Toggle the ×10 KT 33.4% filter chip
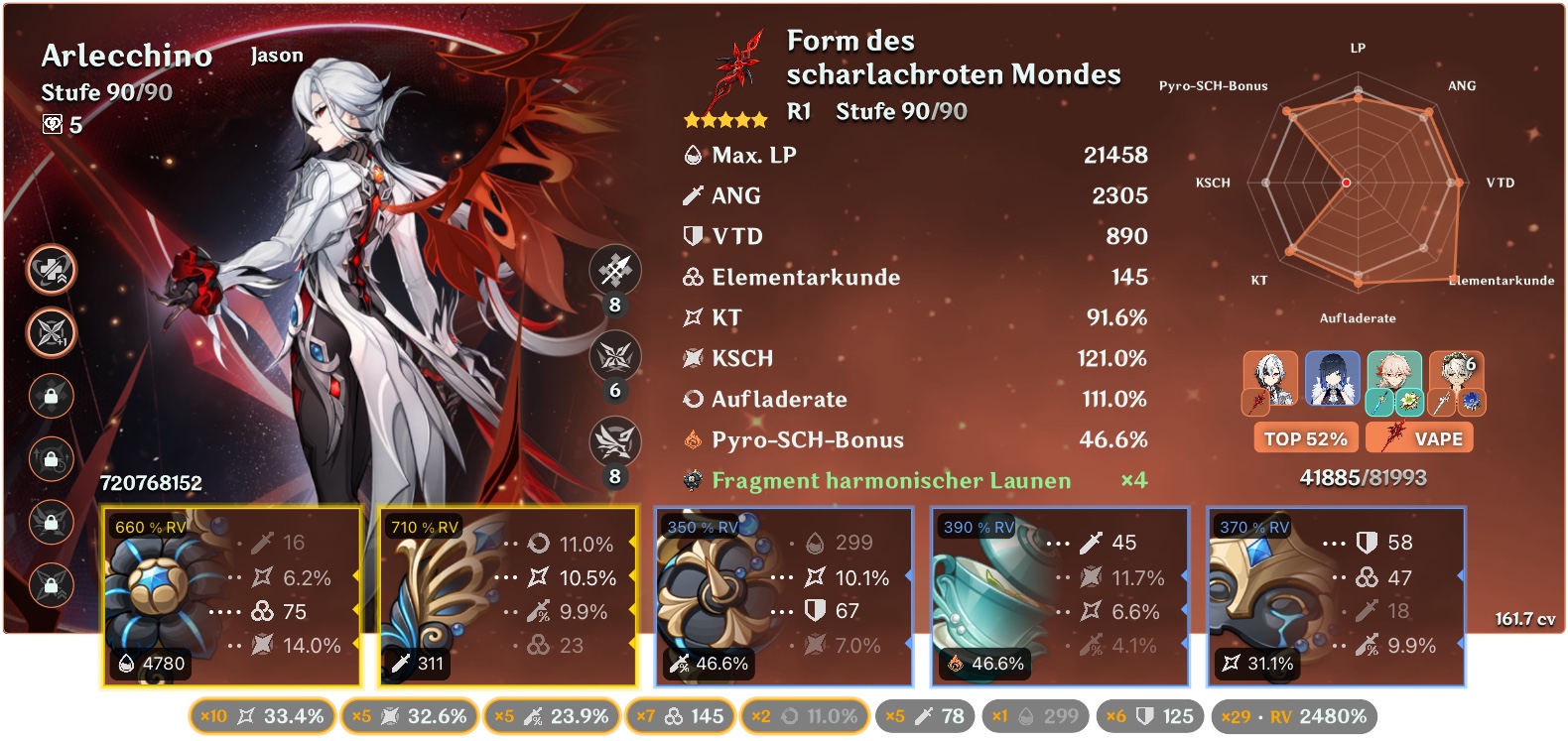The height and width of the screenshot is (741, 1568). [262, 714]
